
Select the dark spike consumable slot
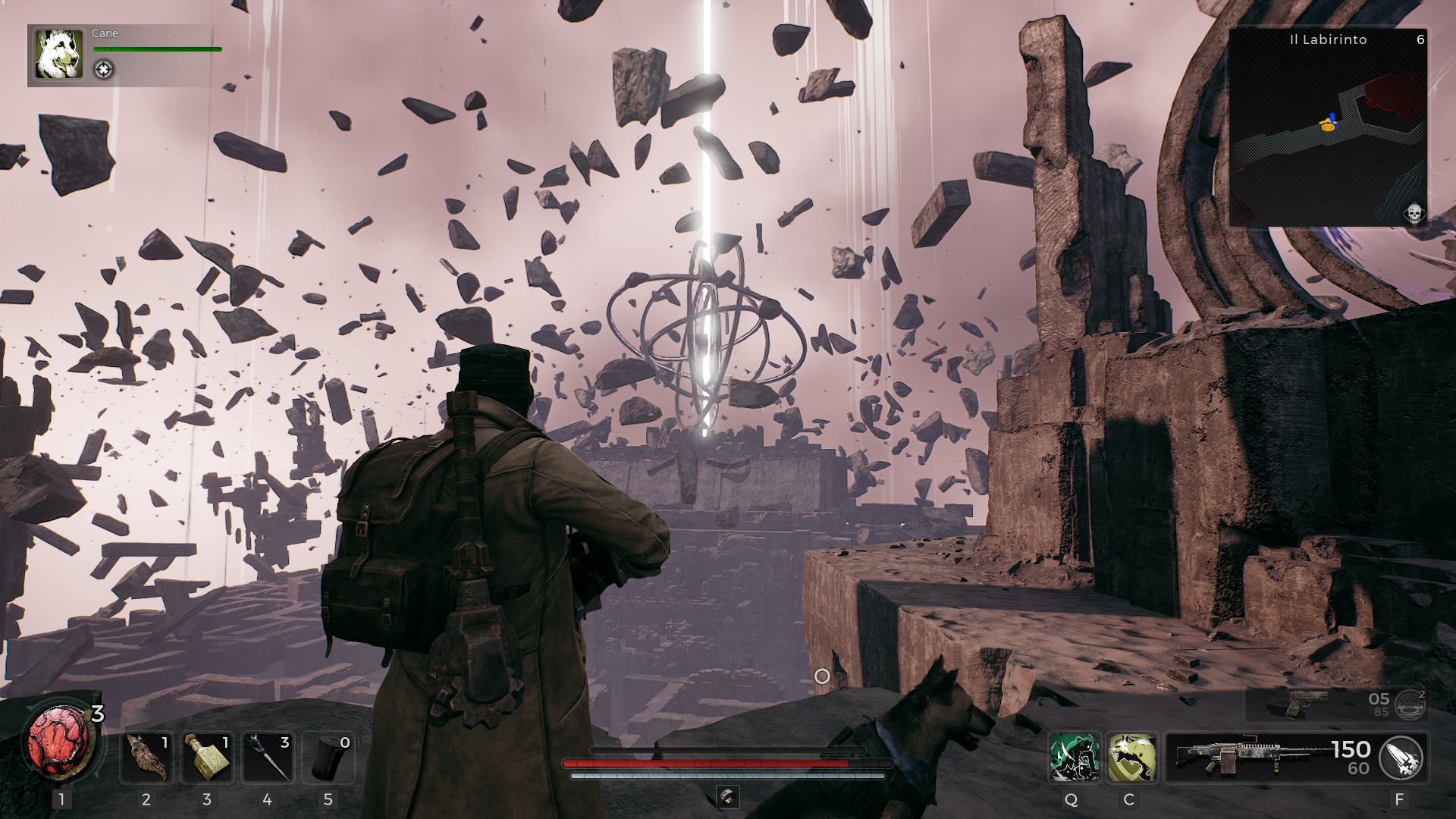click(267, 756)
